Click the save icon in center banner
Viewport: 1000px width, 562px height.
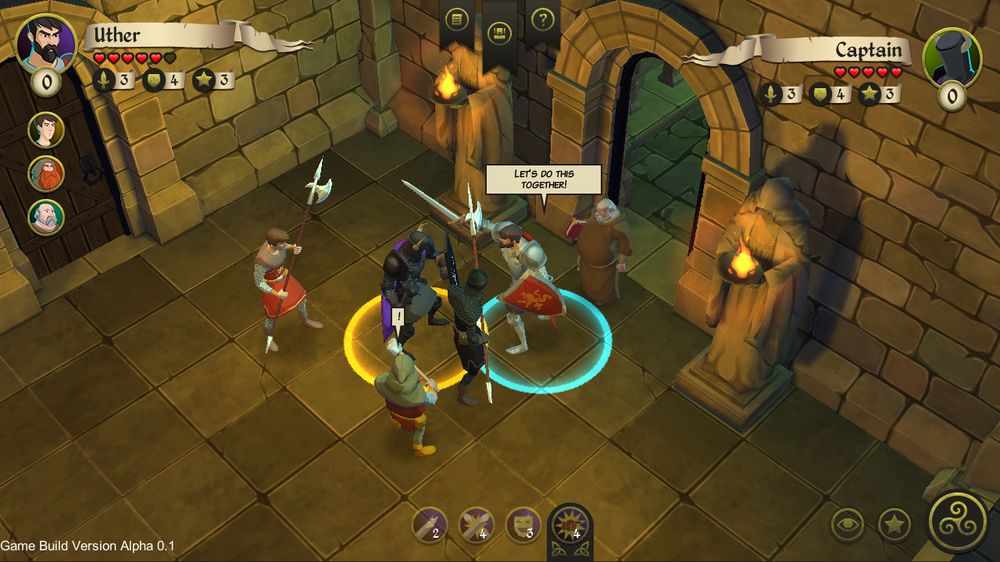(x=500, y=33)
